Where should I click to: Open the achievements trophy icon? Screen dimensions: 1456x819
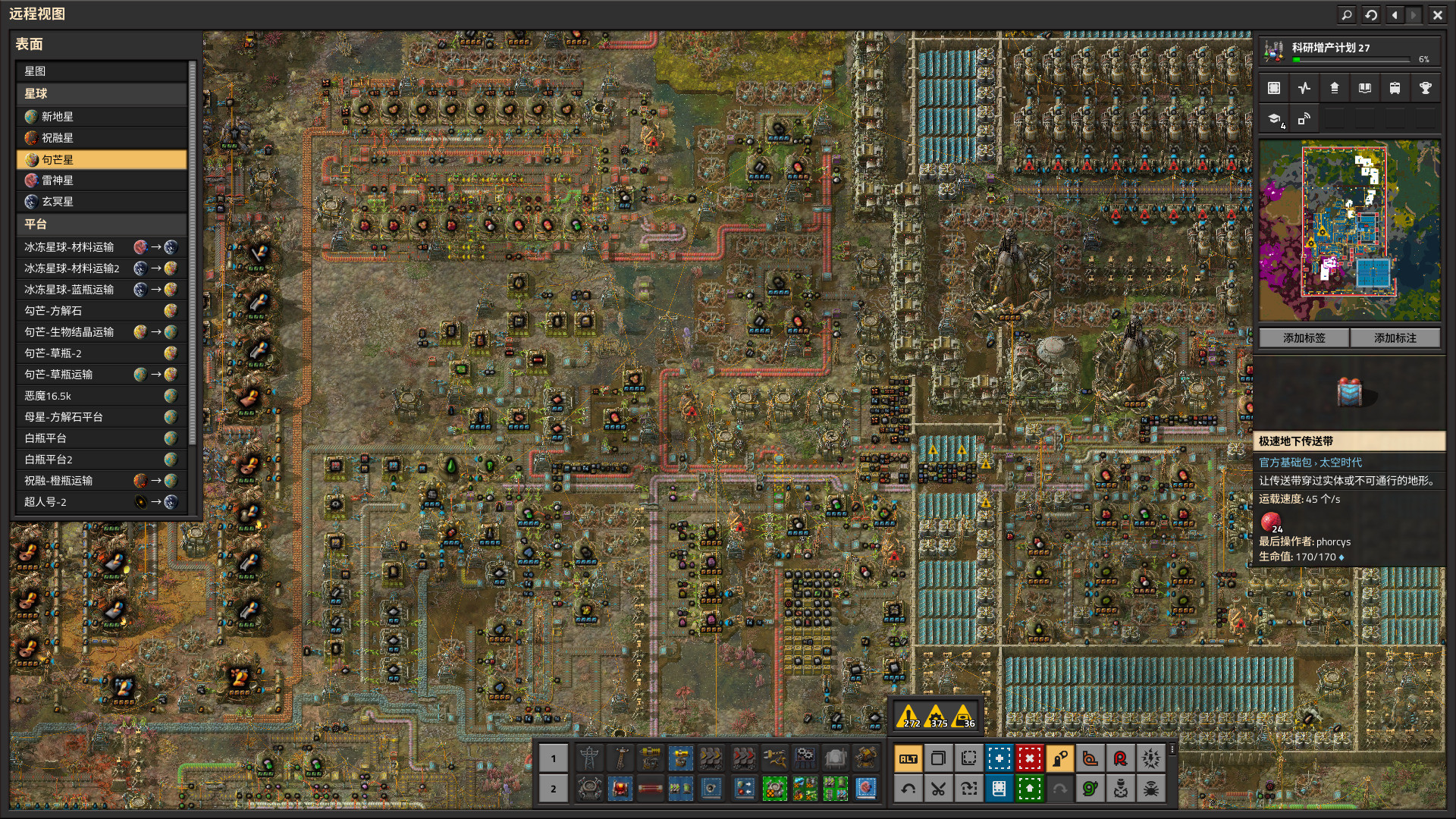[x=1425, y=88]
